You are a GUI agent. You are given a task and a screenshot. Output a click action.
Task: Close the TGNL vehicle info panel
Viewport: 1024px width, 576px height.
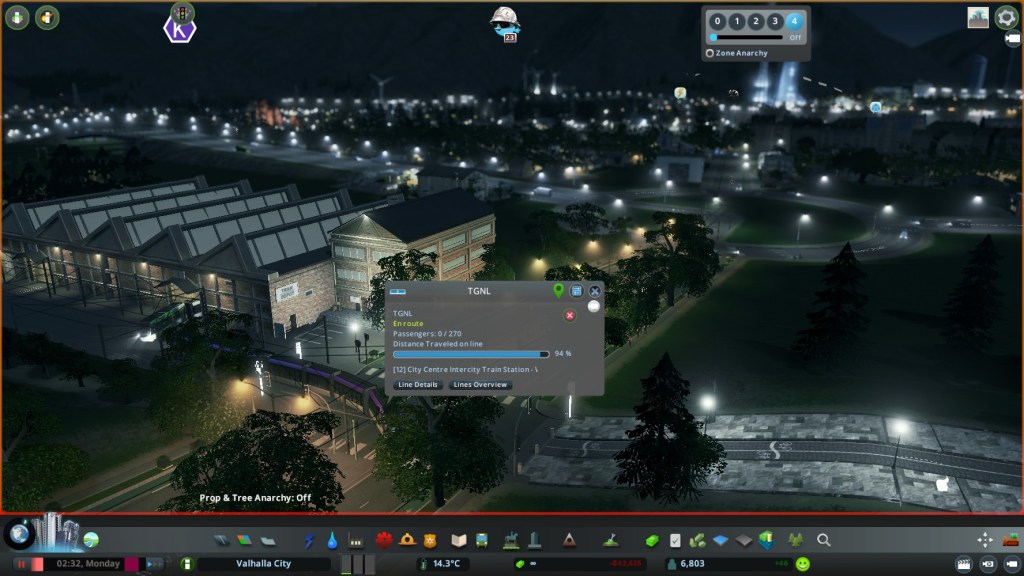[595, 291]
